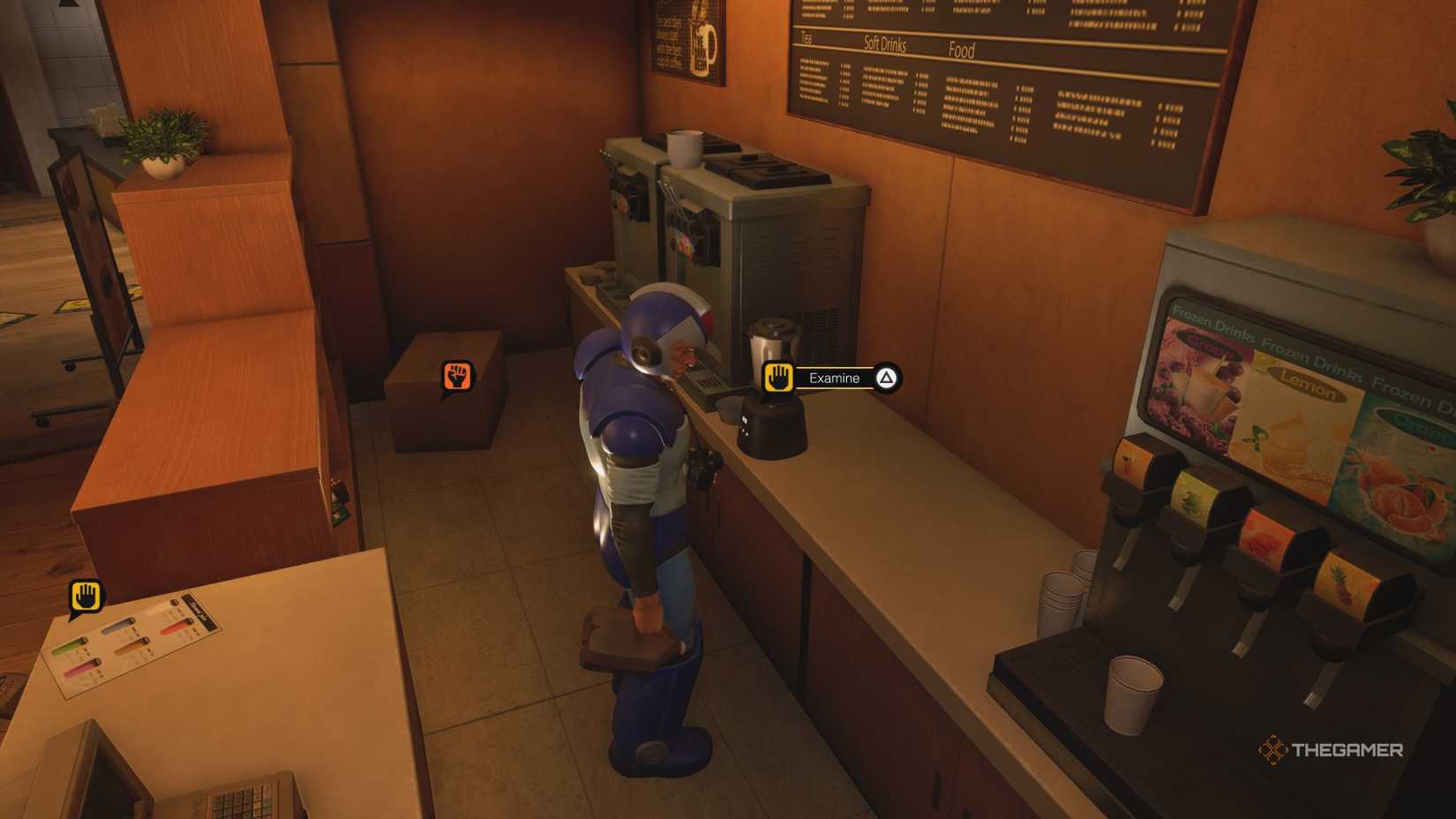Select the Food menu section
This screenshot has height=819, width=1456.
coord(962,50)
